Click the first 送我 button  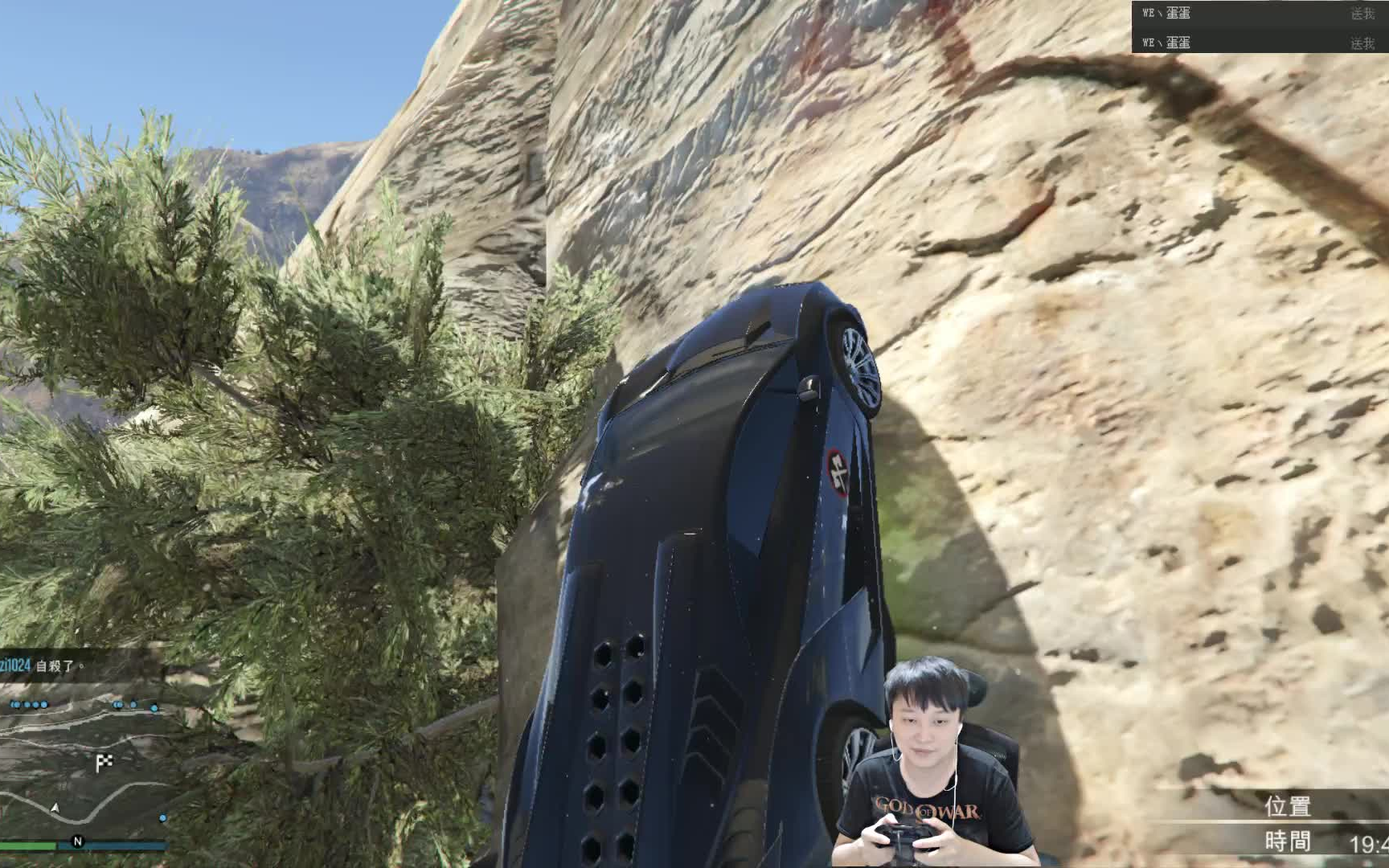[x=1360, y=14]
